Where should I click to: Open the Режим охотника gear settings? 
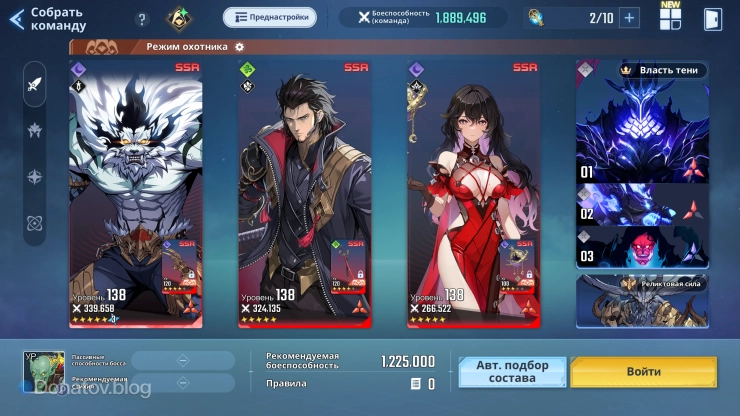click(x=240, y=47)
